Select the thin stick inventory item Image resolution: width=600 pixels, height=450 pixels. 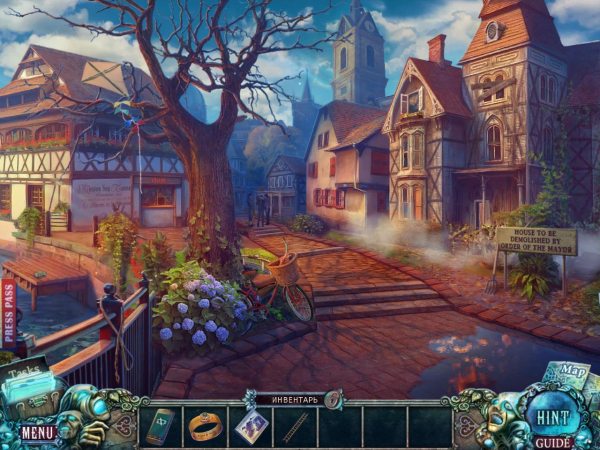pyautogui.click(x=294, y=427)
